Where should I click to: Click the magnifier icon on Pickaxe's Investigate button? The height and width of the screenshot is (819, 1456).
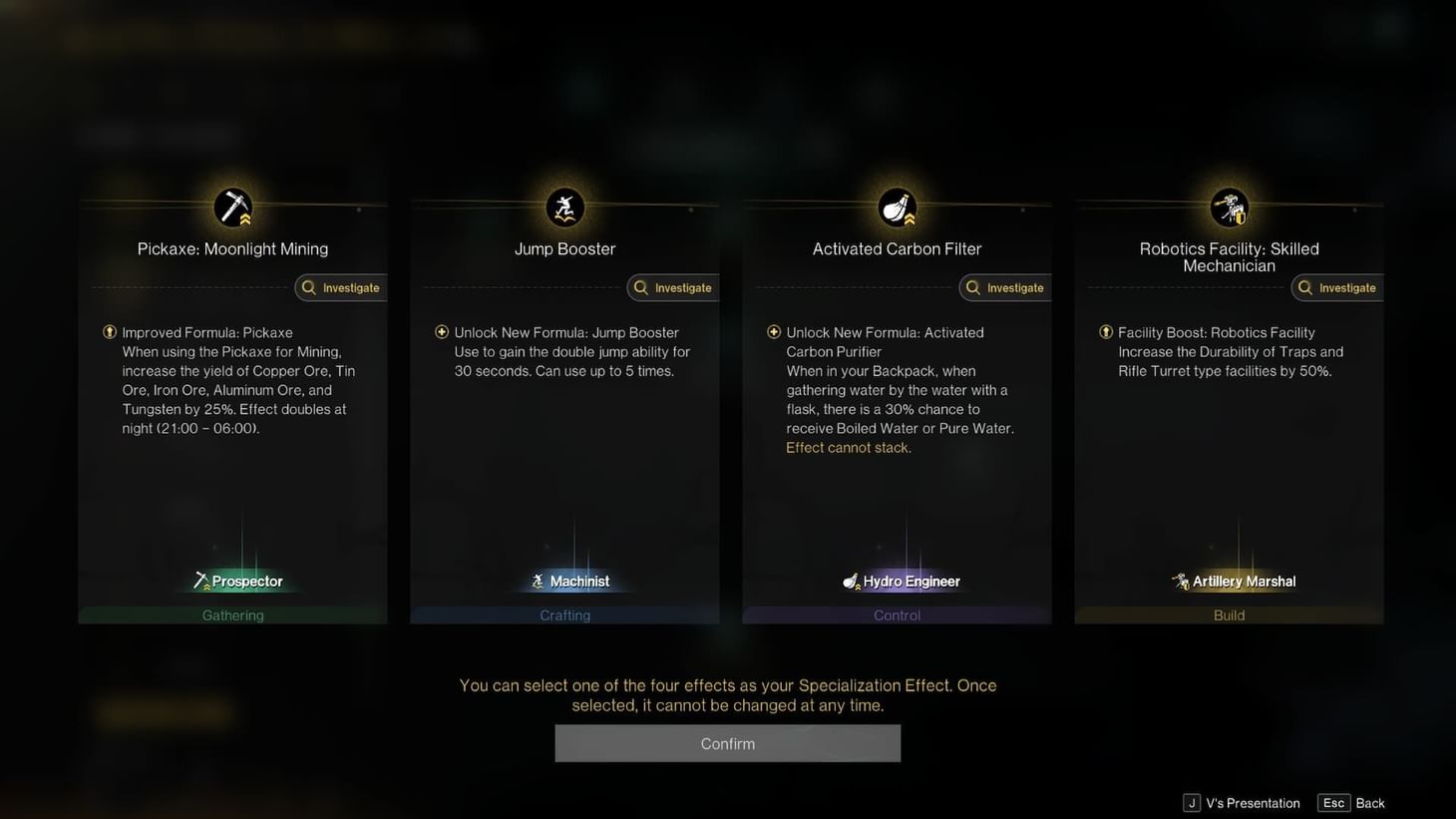pyautogui.click(x=309, y=287)
